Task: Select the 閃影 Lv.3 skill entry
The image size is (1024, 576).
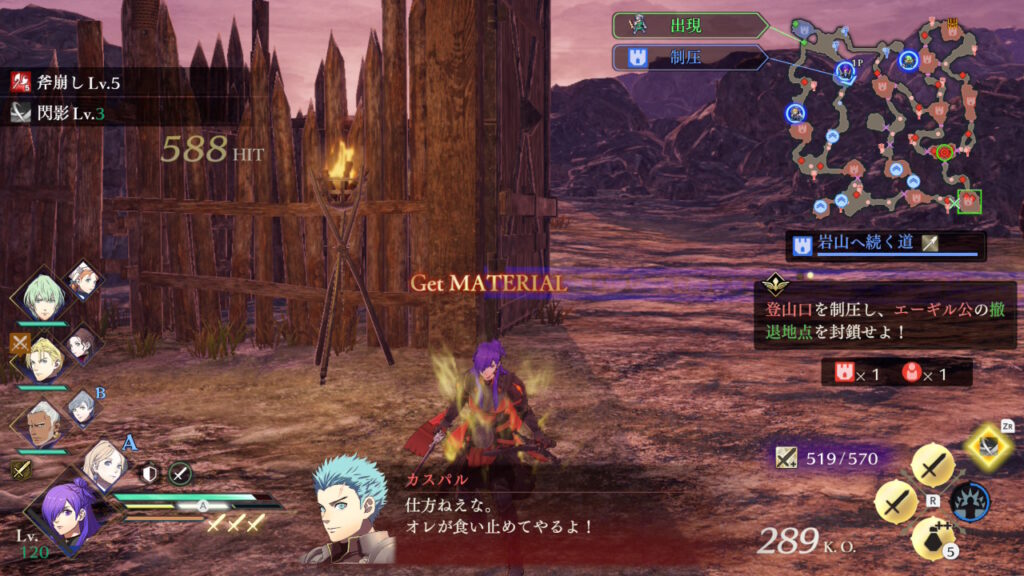Action: [x=62, y=113]
